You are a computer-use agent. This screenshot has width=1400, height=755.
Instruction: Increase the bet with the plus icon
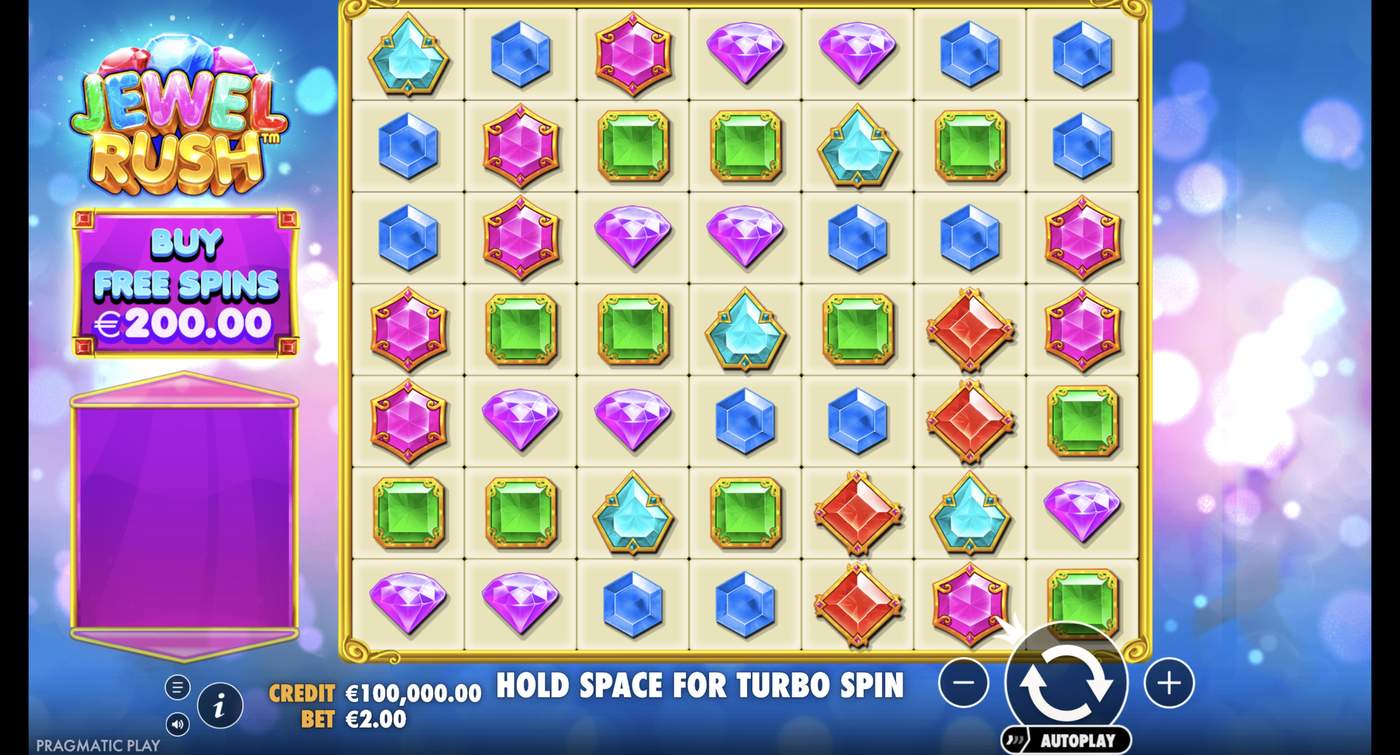click(1167, 681)
